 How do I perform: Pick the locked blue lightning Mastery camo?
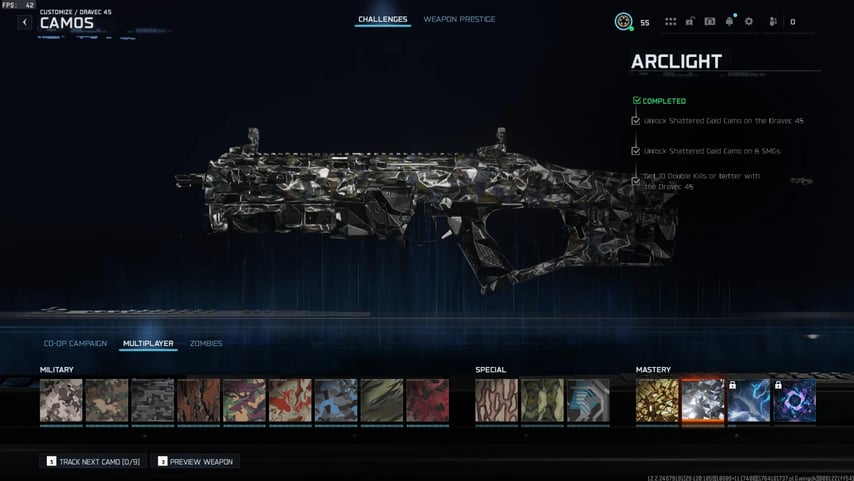tap(749, 400)
